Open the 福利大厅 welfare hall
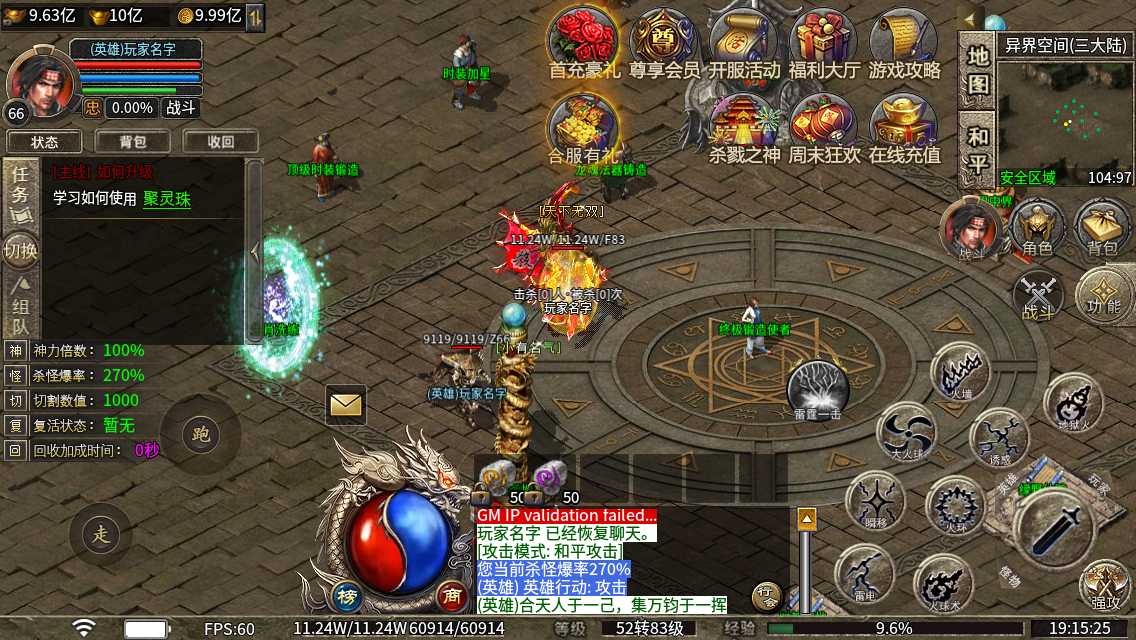 824,42
